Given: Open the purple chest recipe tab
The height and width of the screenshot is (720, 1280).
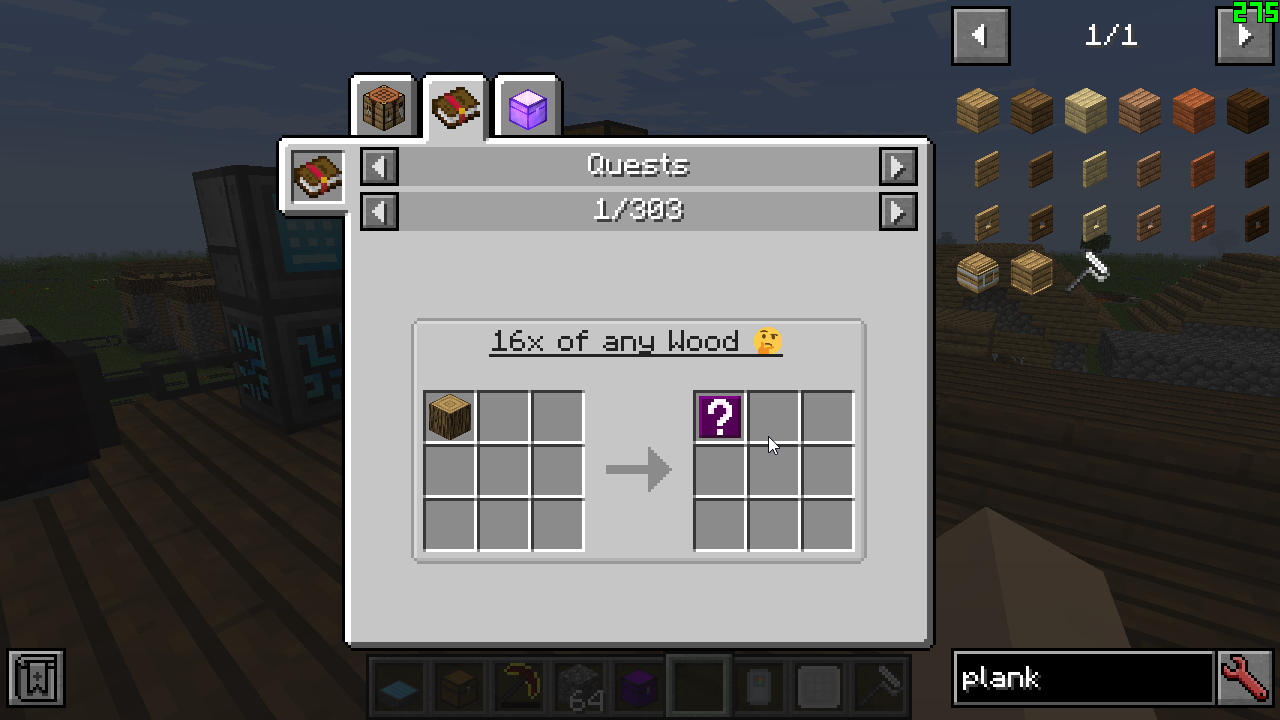Looking at the screenshot, I should pyautogui.click(x=528, y=107).
